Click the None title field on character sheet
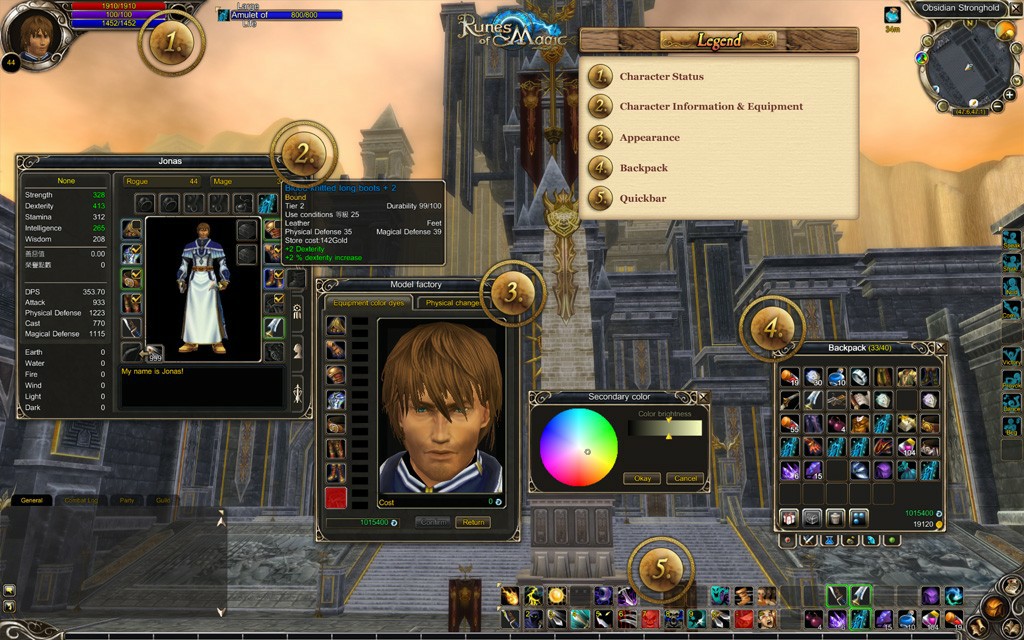 click(x=67, y=181)
